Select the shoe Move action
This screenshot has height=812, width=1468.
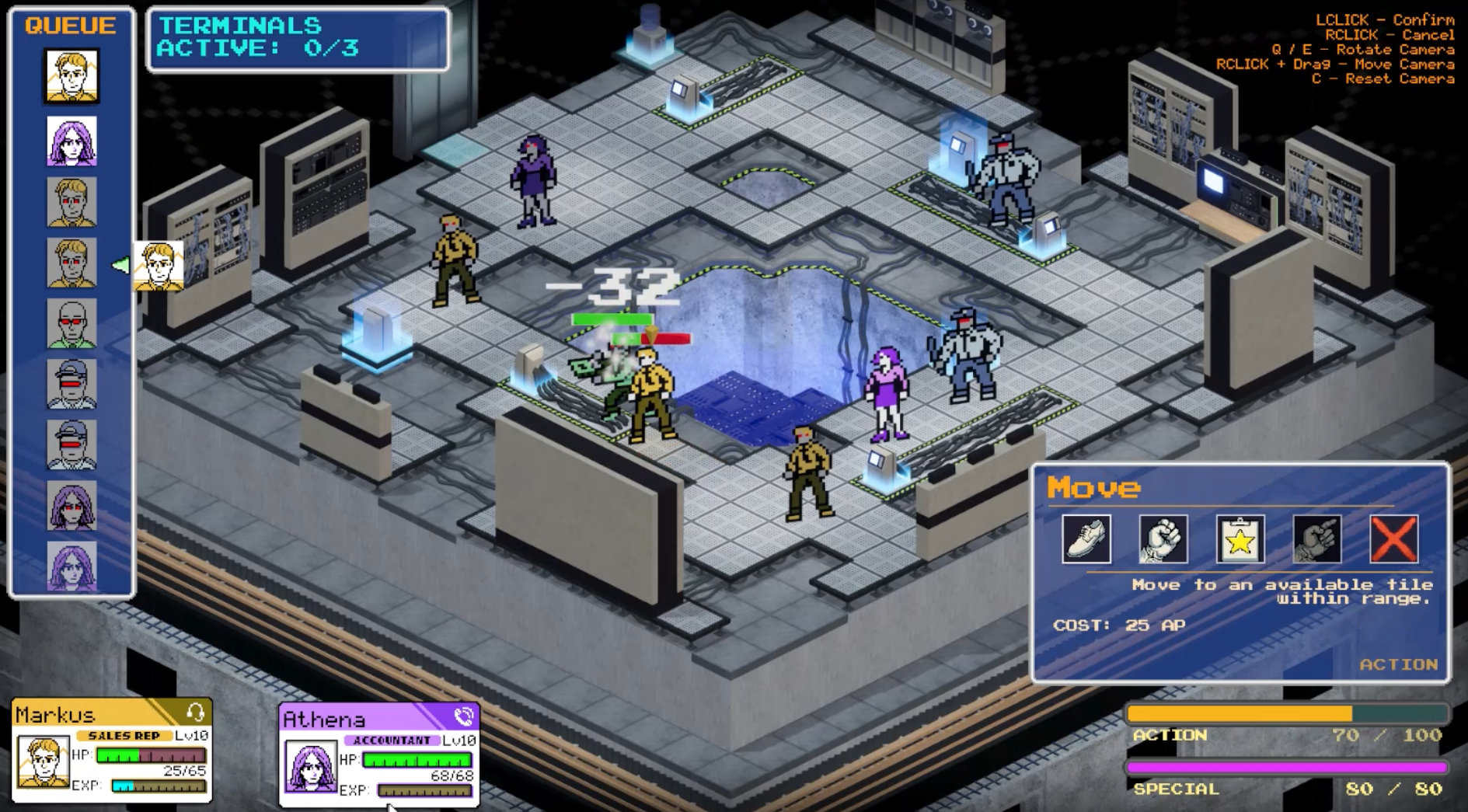[x=1086, y=538]
